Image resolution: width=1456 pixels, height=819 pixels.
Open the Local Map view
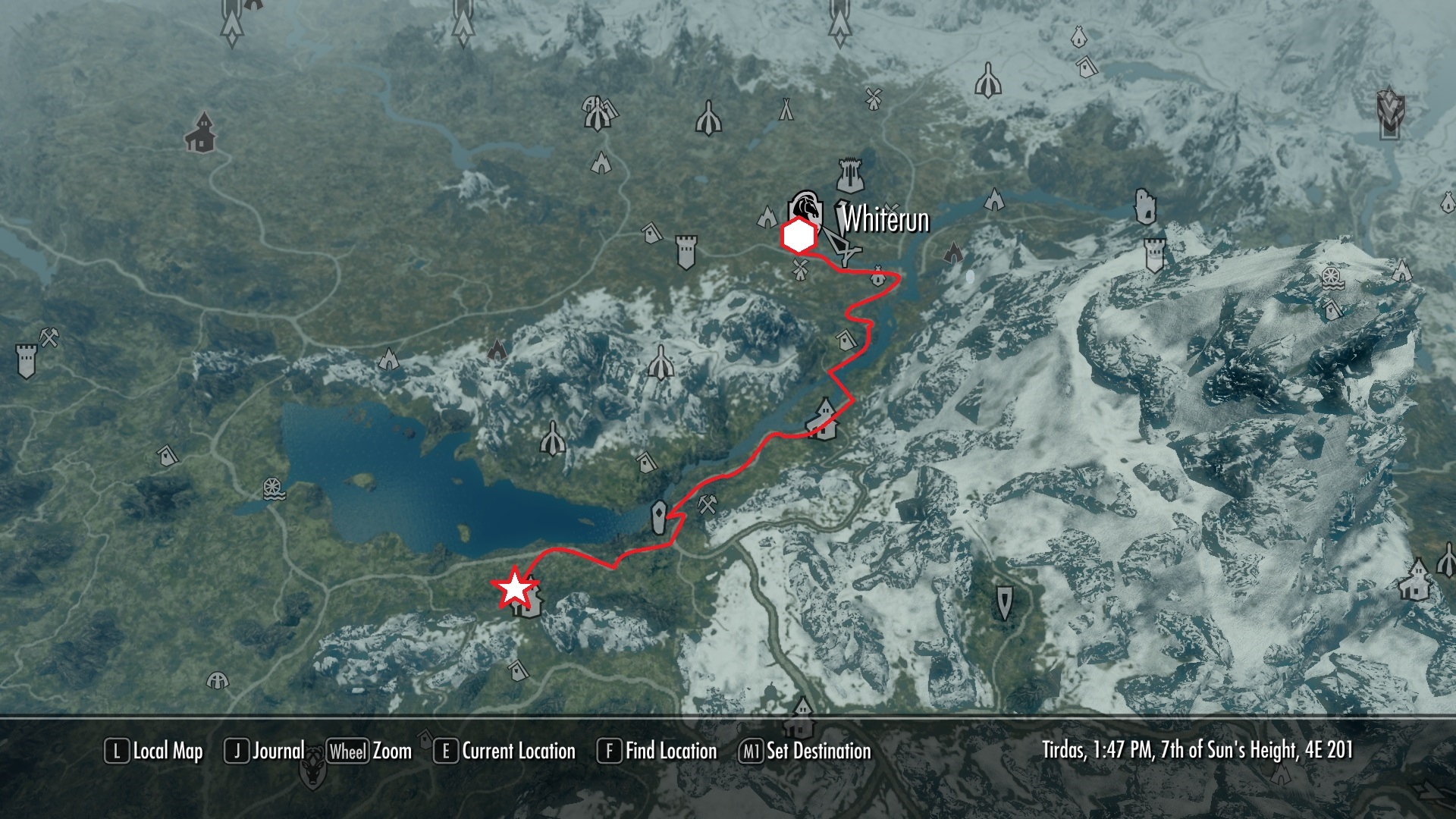point(155,752)
